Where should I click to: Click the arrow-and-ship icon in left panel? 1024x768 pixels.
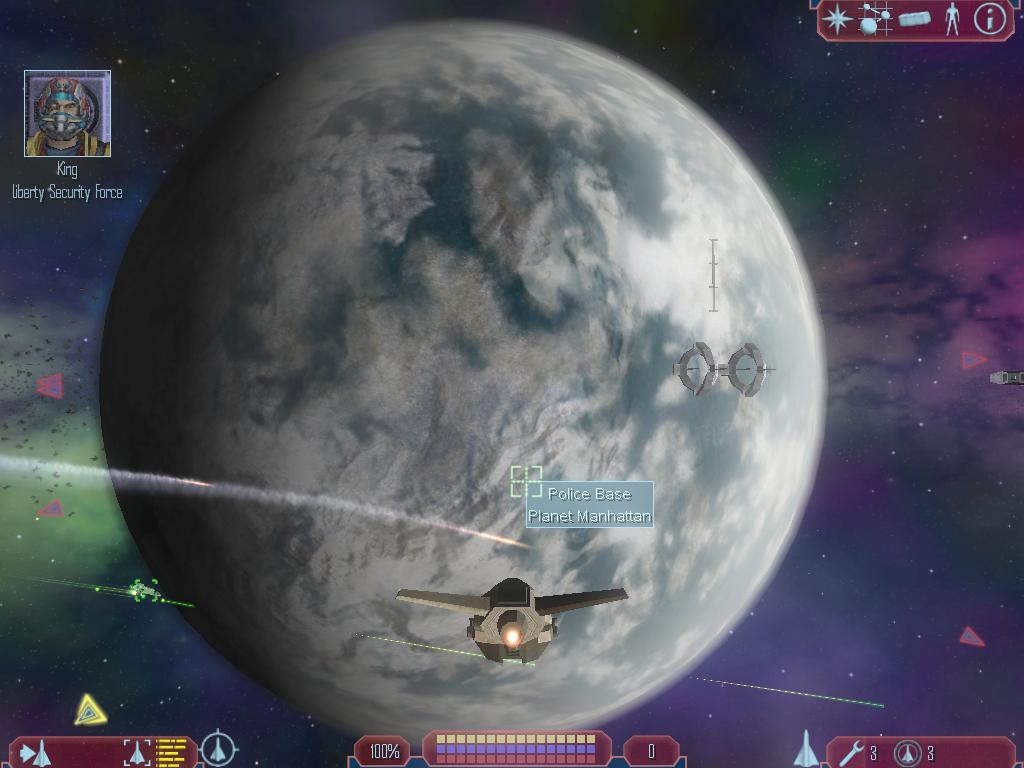click(34, 751)
